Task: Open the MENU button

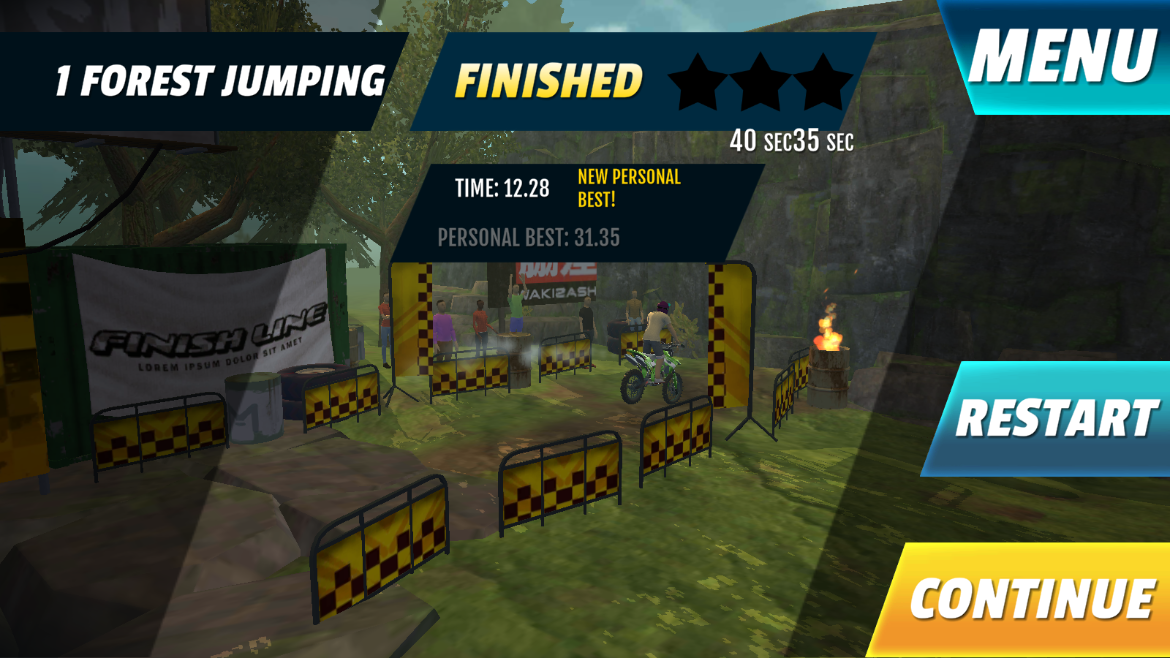Action: 1062,56
